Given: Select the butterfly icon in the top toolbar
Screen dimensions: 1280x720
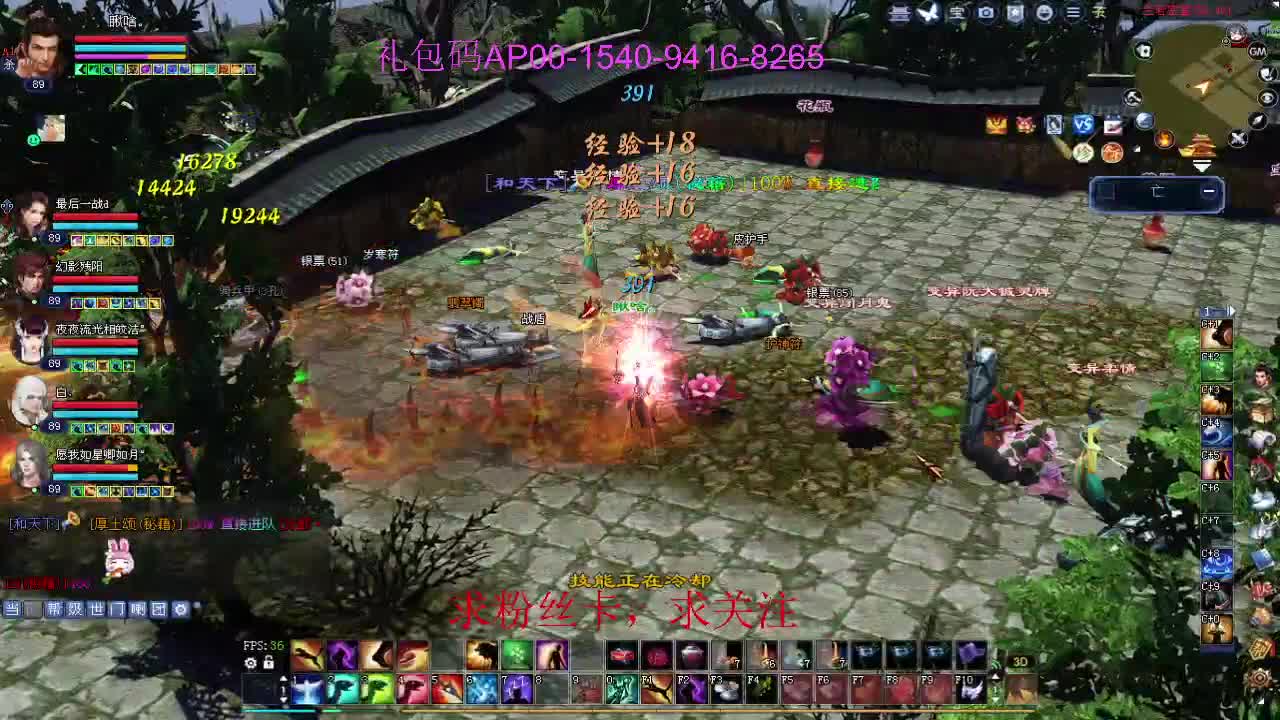Looking at the screenshot, I should [928, 13].
